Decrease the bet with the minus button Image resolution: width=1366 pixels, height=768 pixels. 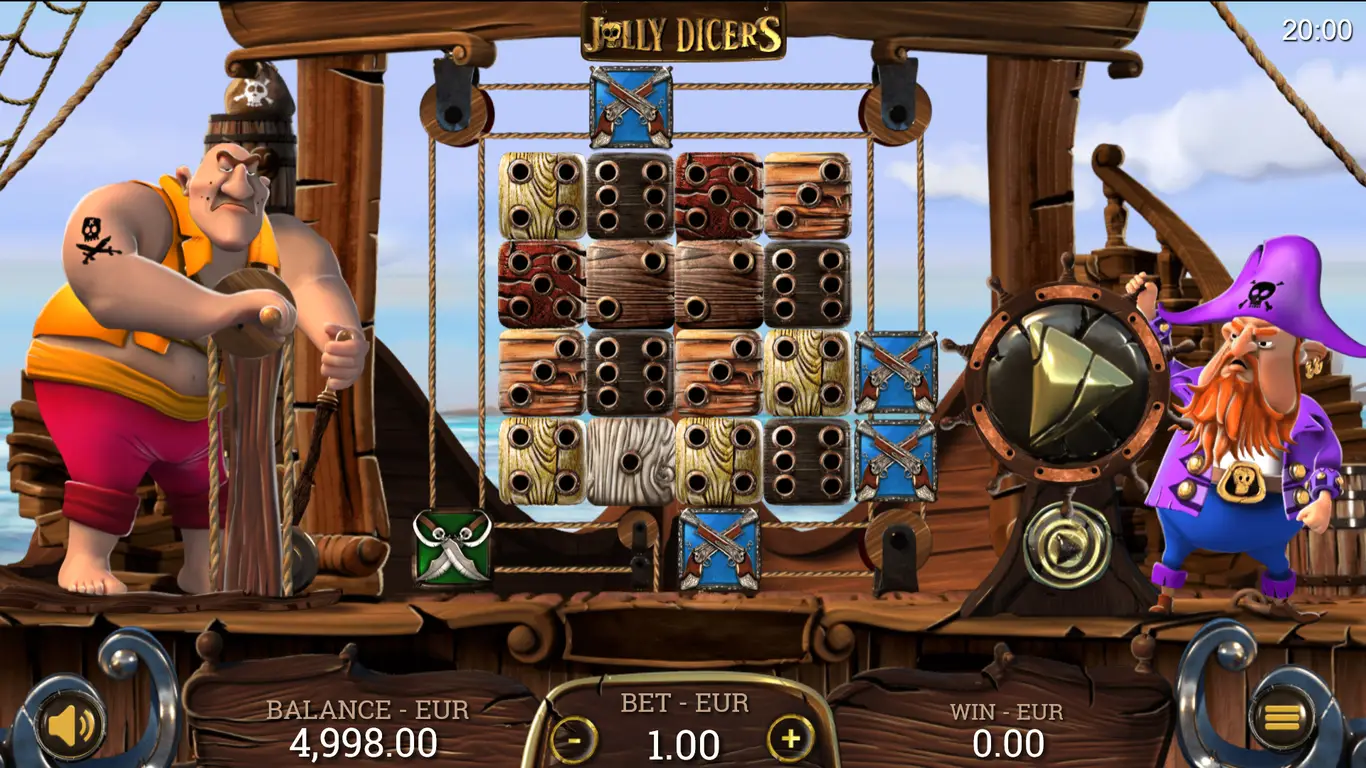[574, 740]
